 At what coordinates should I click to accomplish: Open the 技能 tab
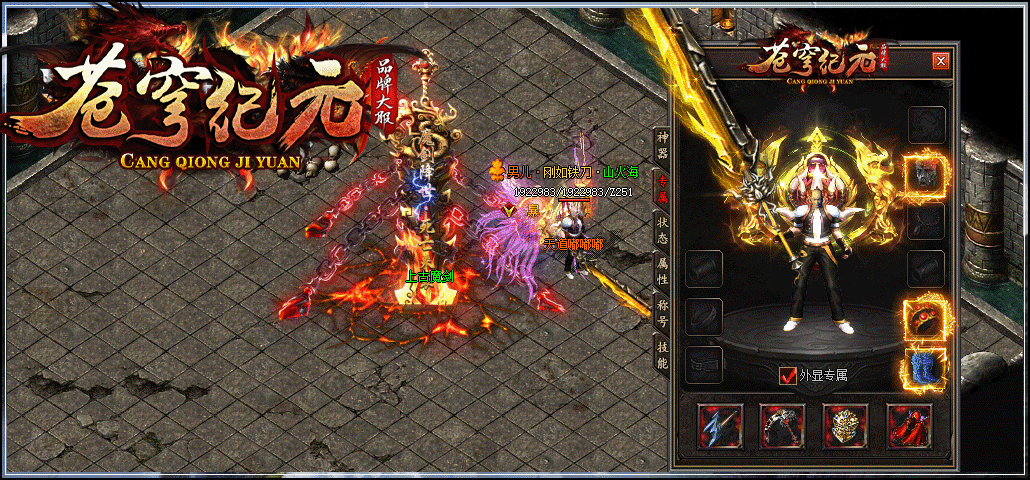662,353
